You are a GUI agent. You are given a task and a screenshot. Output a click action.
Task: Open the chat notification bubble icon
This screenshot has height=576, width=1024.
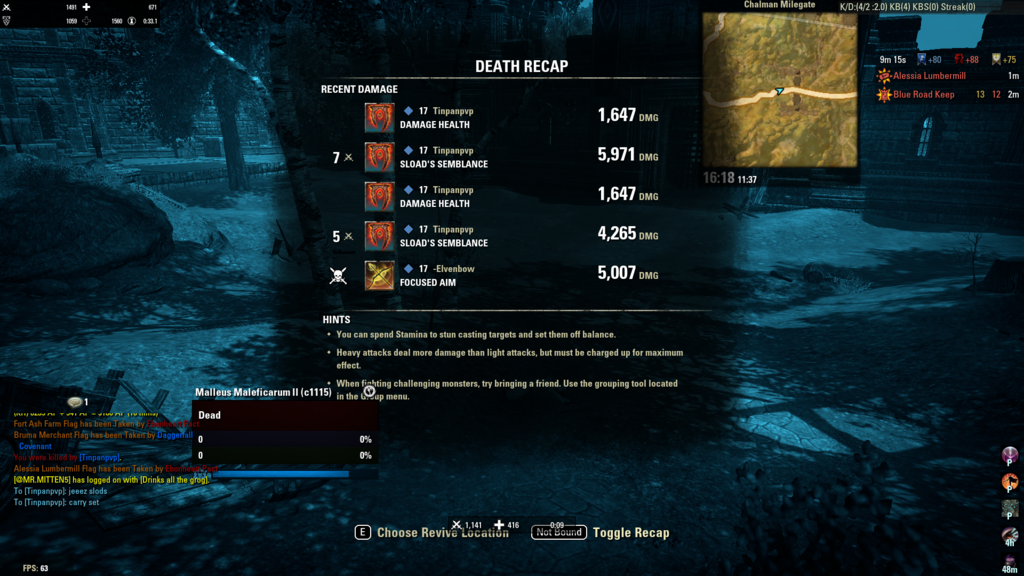(75, 402)
